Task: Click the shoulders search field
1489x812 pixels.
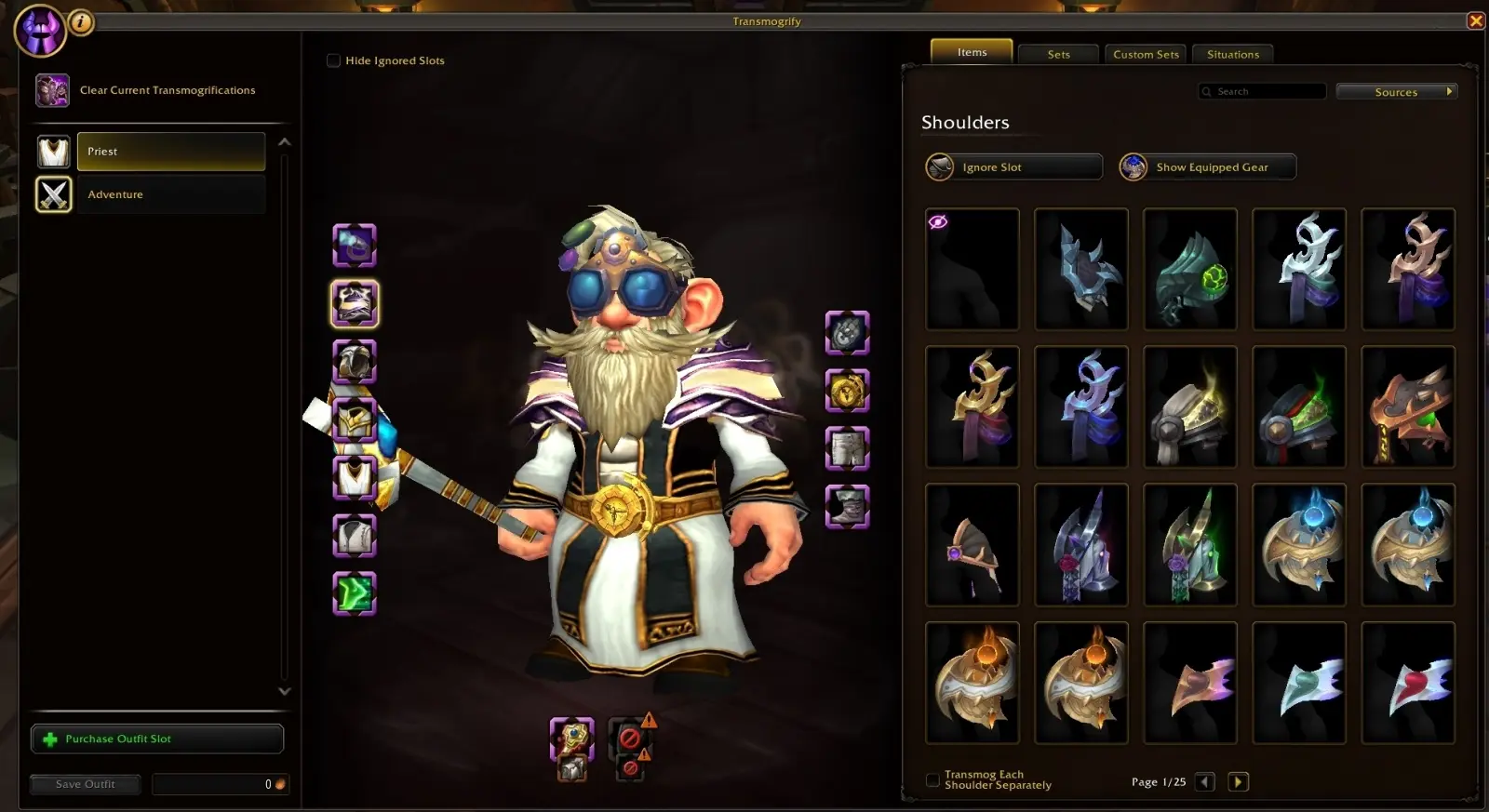Action: pyautogui.click(x=1262, y=91)
